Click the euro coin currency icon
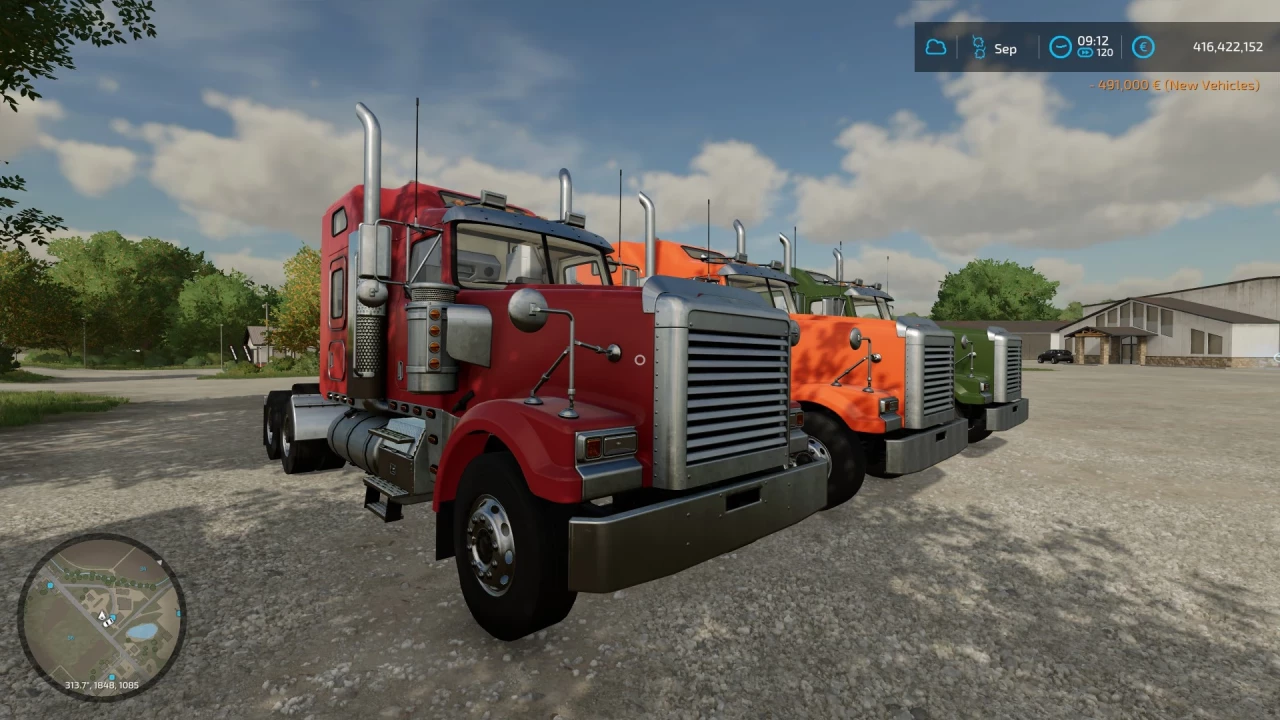Viewport: 1280px width, 720px height. tap(1143, 46)
